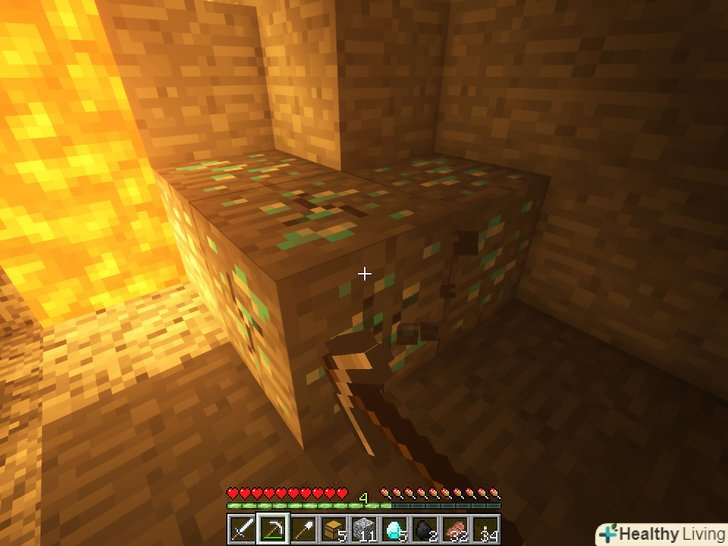728x546 pixels.
Task: Select the diamond stack in hotbar
Action: pyautogui.click(x=392, y=527)
